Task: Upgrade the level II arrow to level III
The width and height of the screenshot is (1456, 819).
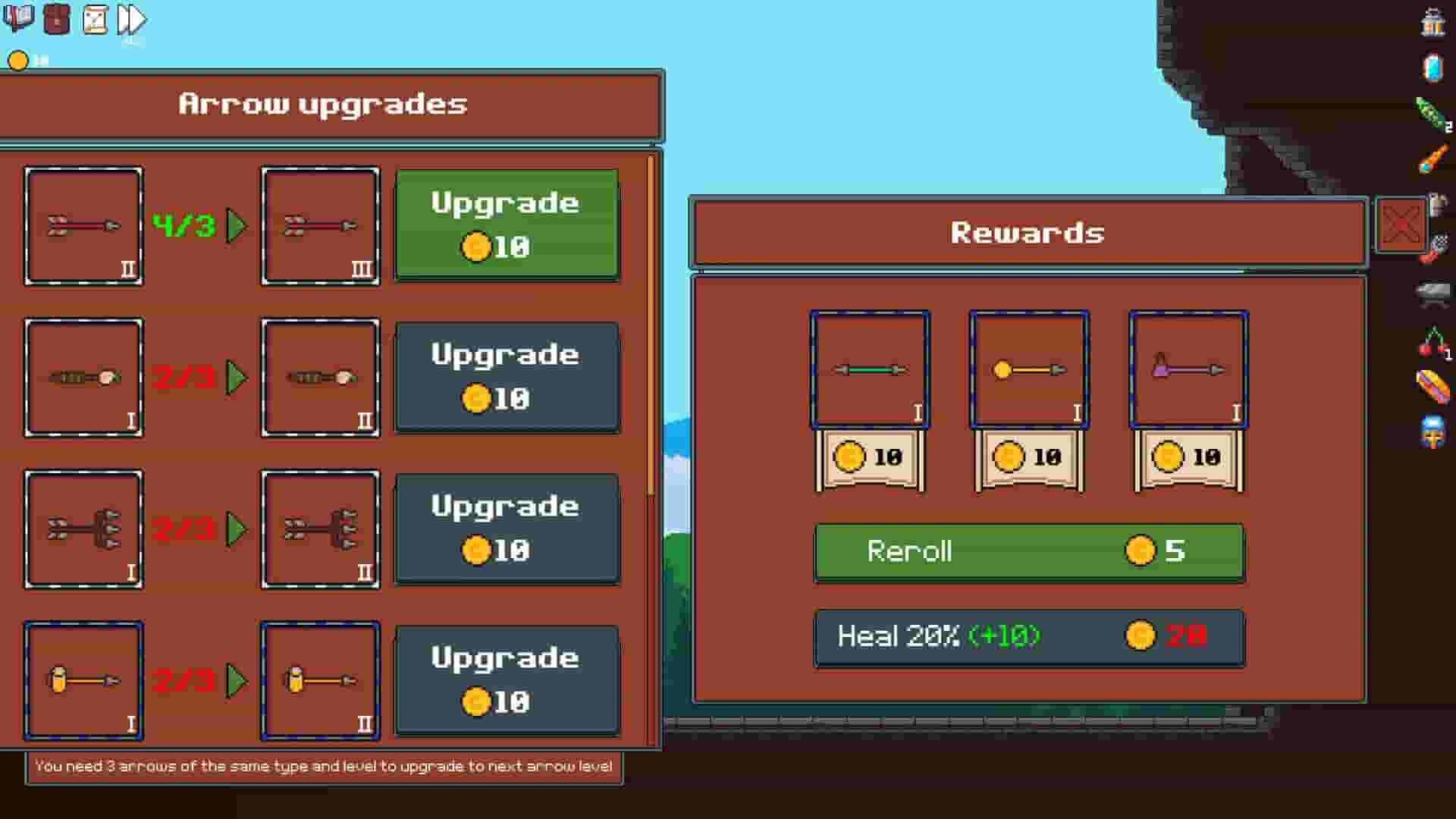Action: coord(507,224)
